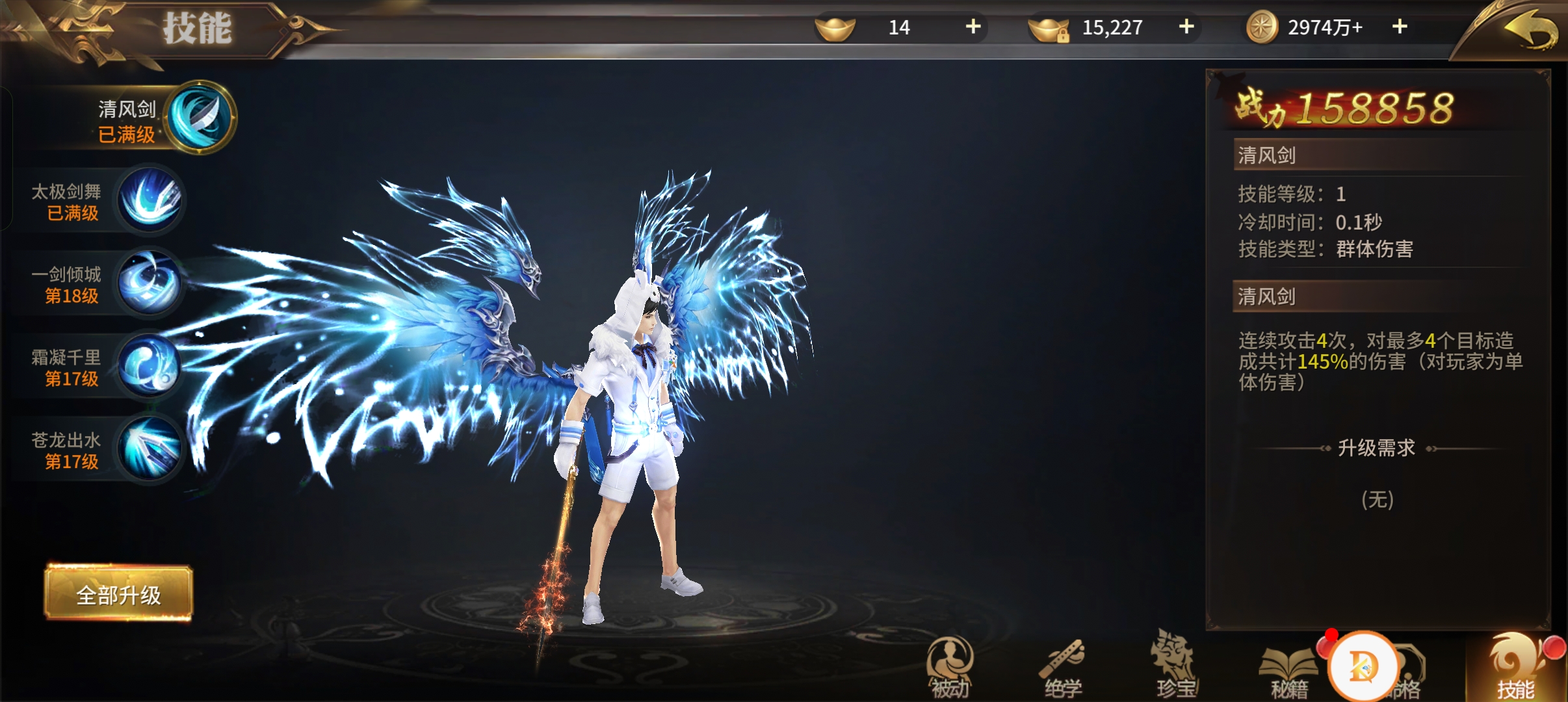Choose the 苍龙出水 skill
This screenshot has width=1568, height=702.
pos(150,448)
